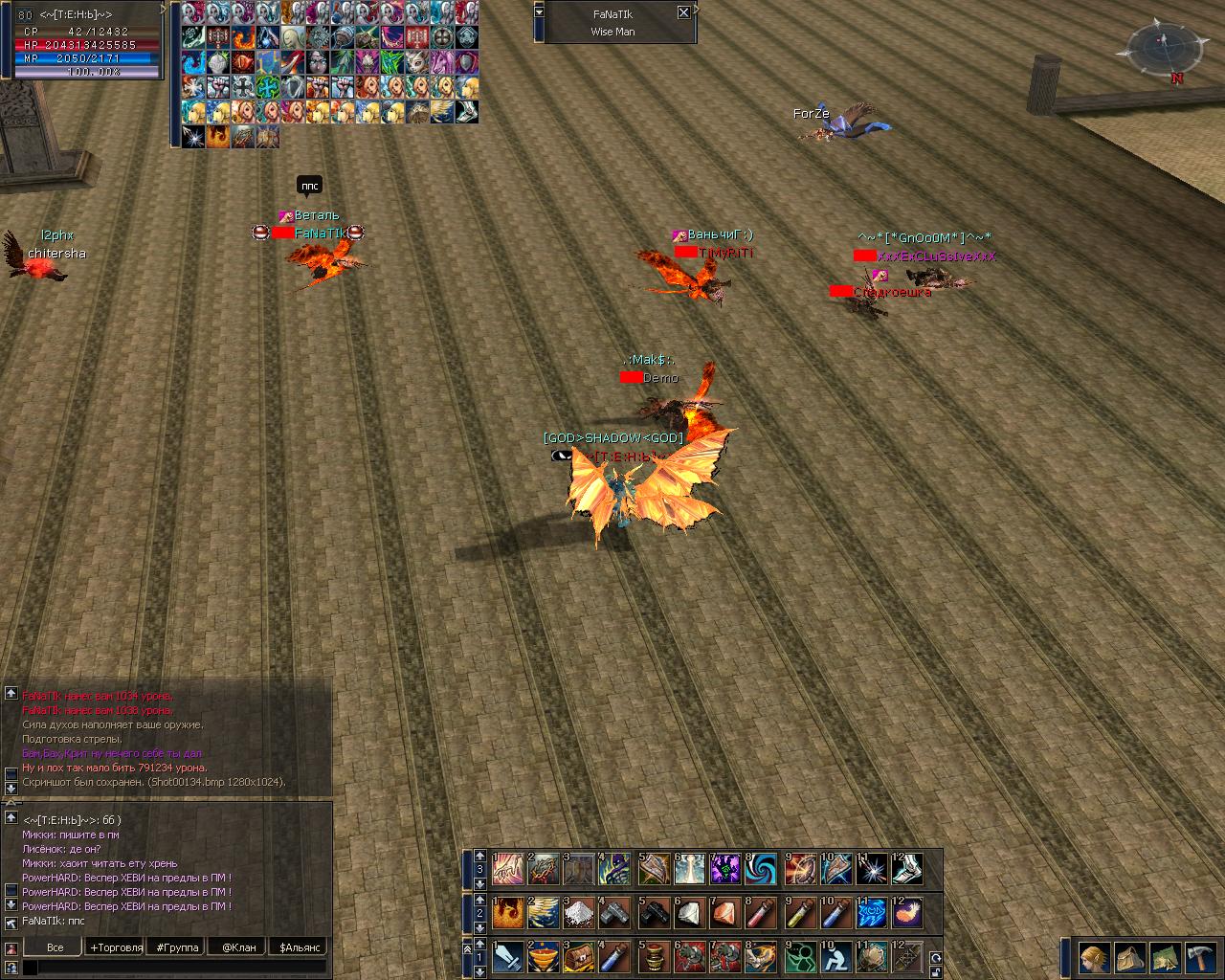The height and width of the screenshot is (980, 1225).
Task: Select the #Группа chat tab
Action: pyautogui.click(x=178, y=947)
